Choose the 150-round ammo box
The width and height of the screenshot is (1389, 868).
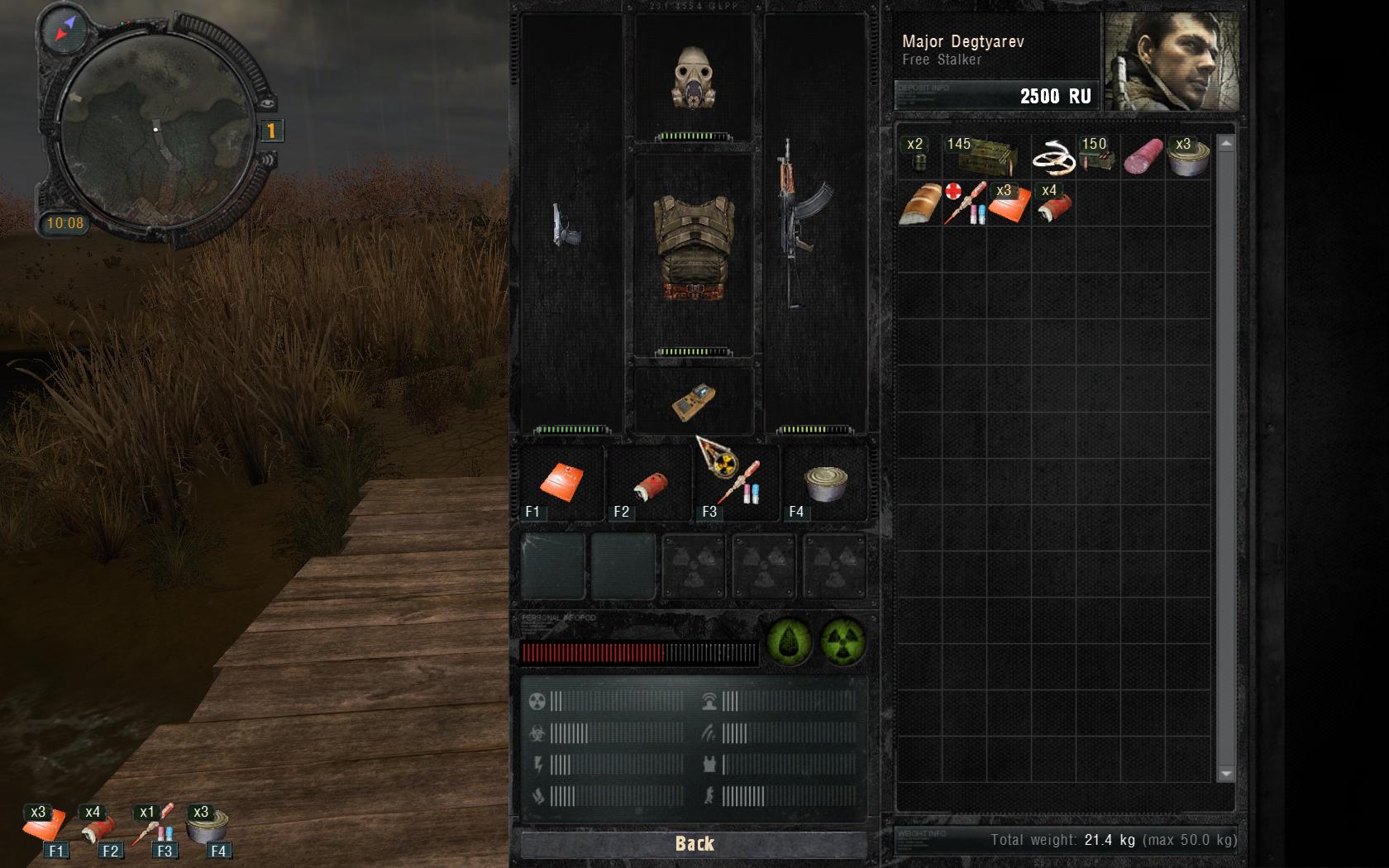click(x=1098, y=155)
